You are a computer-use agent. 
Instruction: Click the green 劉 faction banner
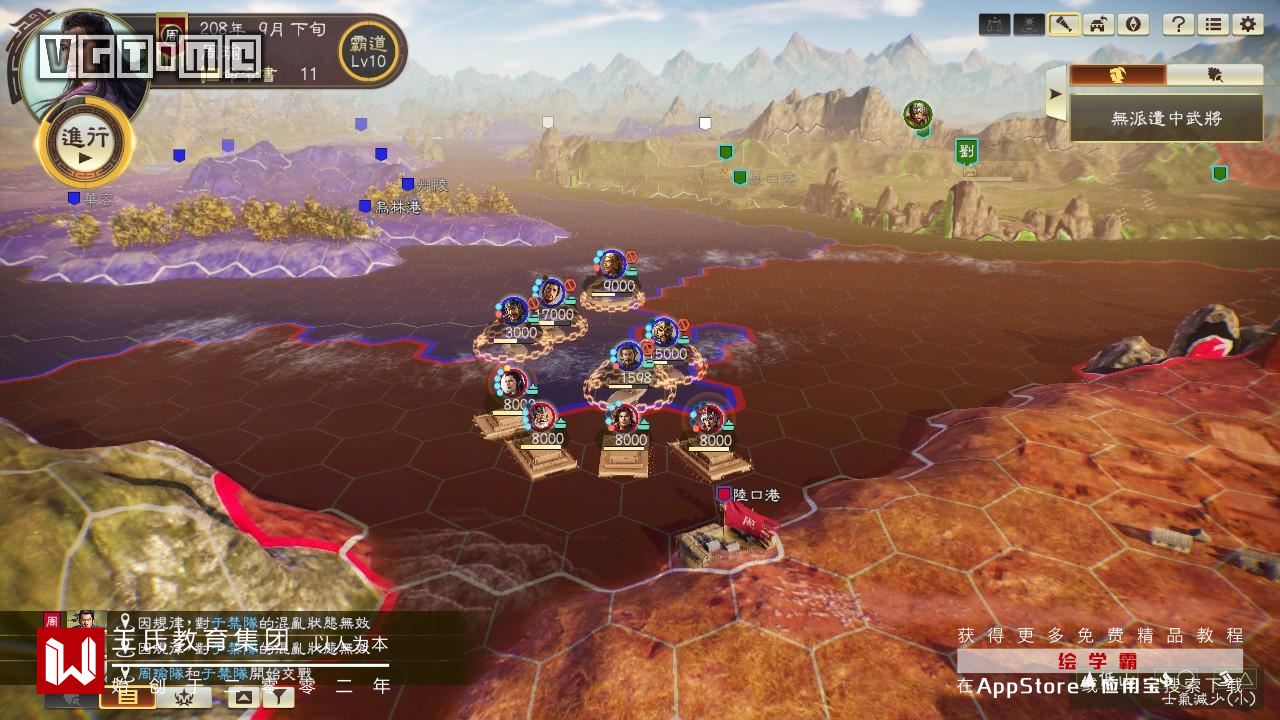click(x=966, y=151)
